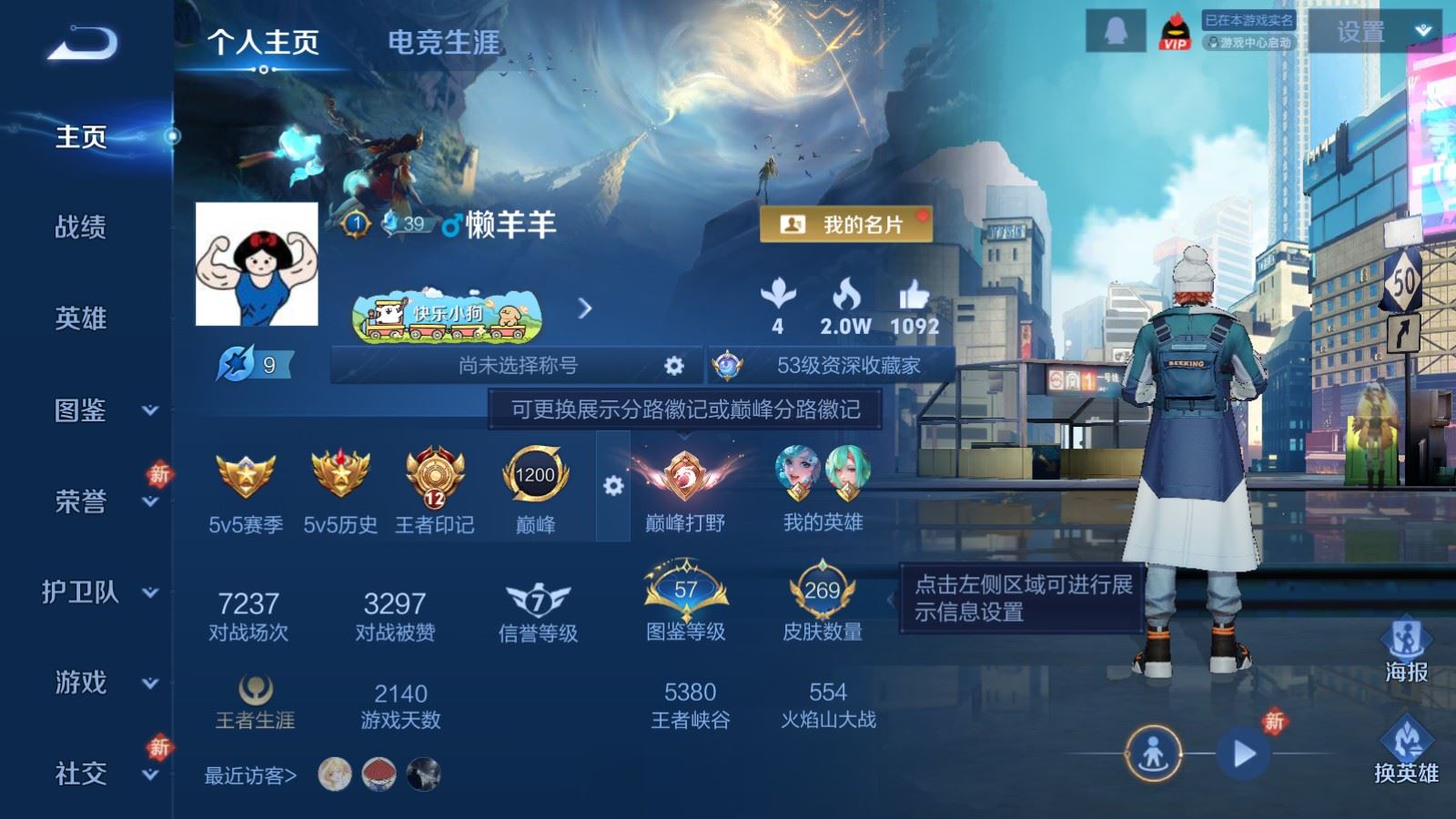
Task: Click the gear next to 尚未选择称号
Action: pos(672,365)
